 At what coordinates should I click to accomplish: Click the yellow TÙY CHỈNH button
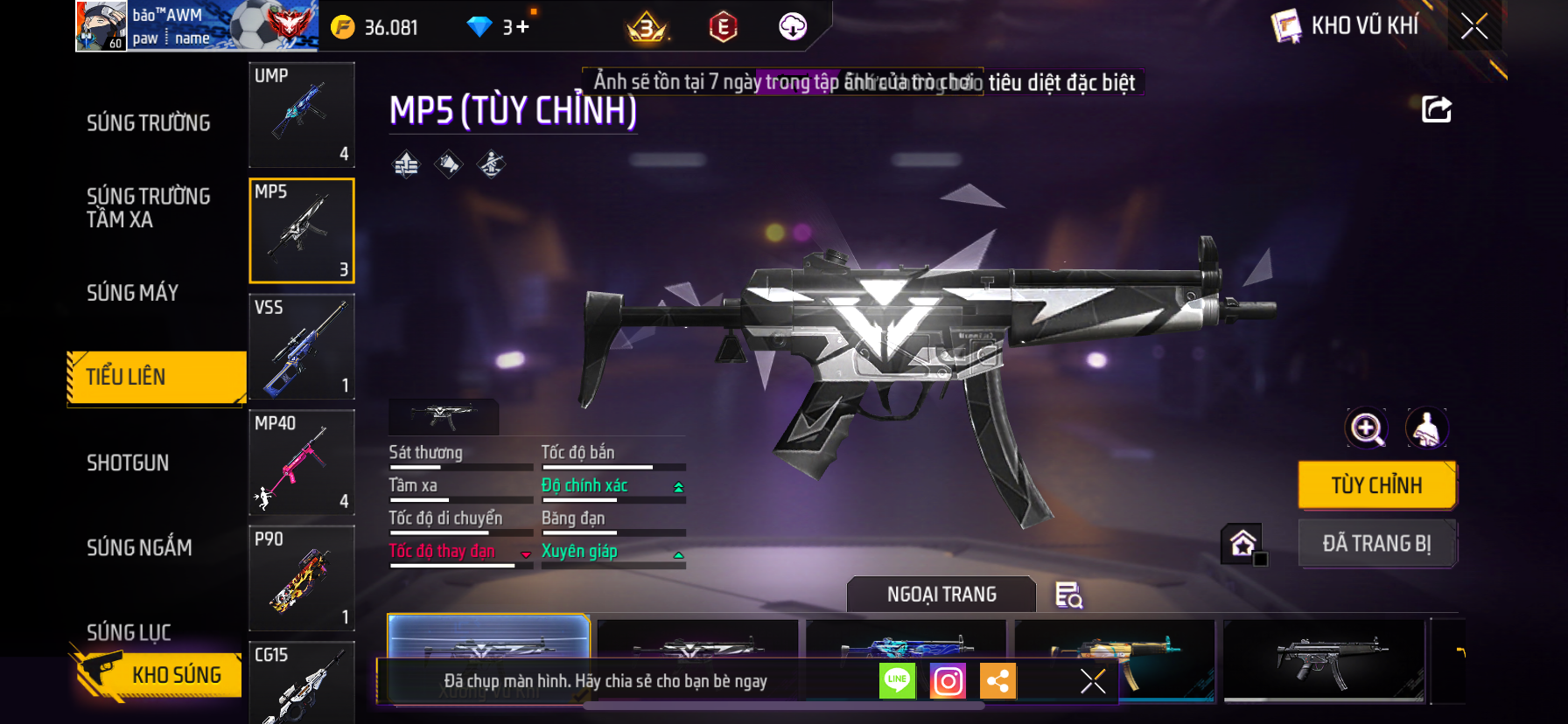[x=1376, y=485]
